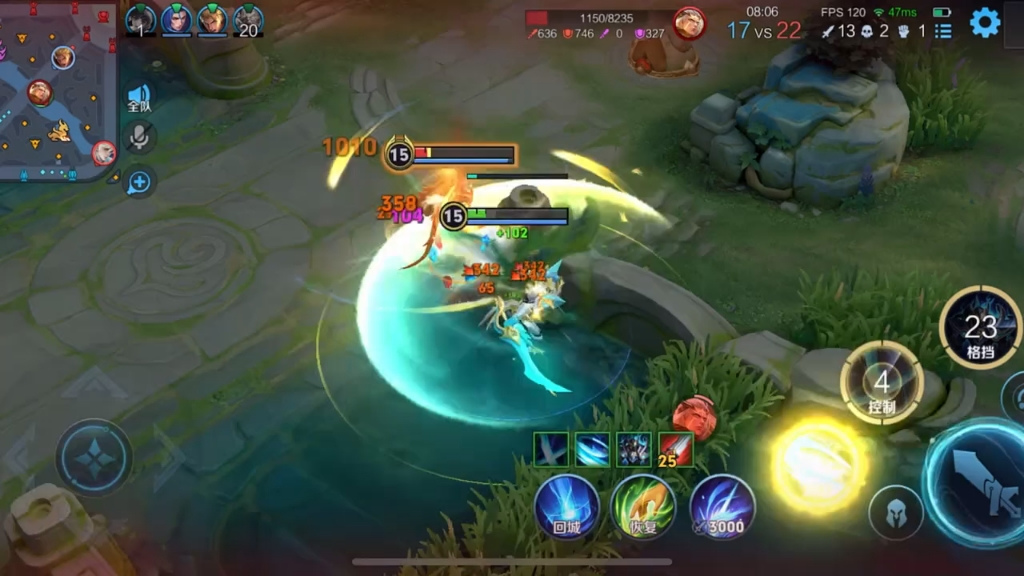
Task: Tap the sword basic attack button
Action: click(976, 484)
